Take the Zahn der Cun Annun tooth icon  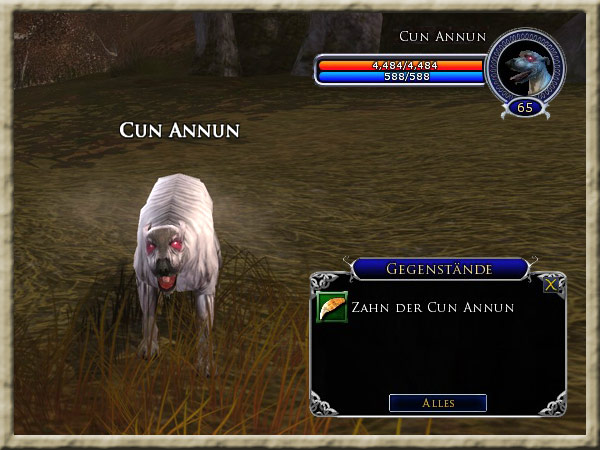click(332, 307)
